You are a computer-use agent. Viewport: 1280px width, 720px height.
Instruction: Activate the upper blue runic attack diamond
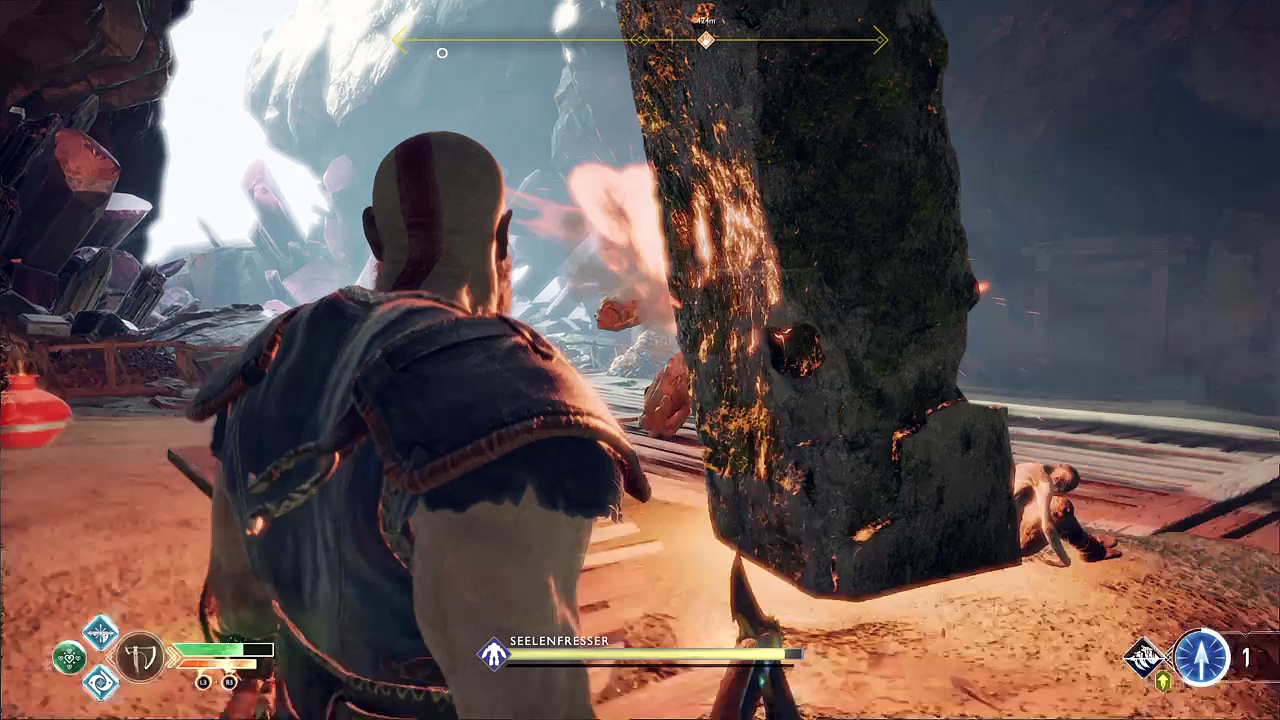pyautogui.click(x=100, y=631)
